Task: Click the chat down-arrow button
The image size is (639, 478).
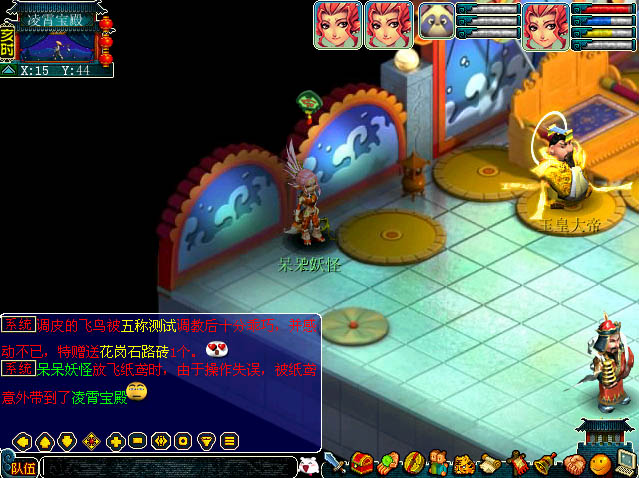Action: click(x=67, y=441)
